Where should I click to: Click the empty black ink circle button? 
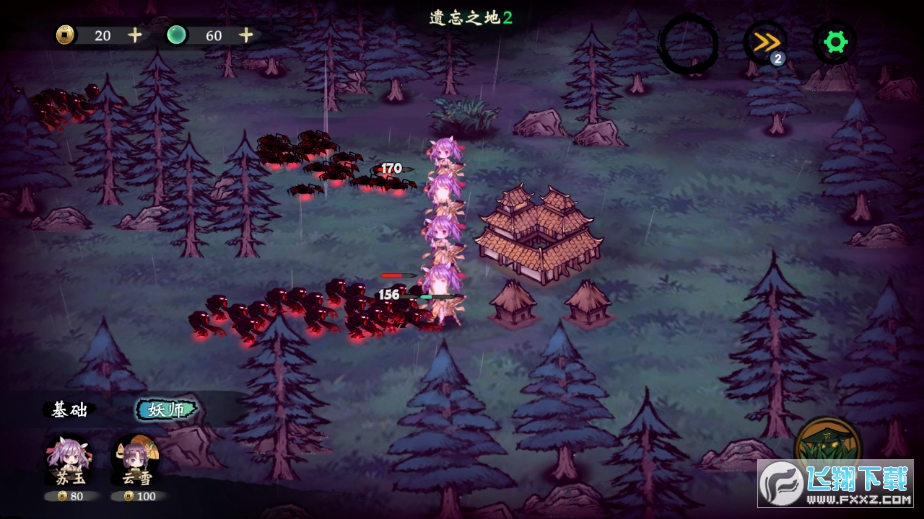pyautogui.click(x=689, y=43)
